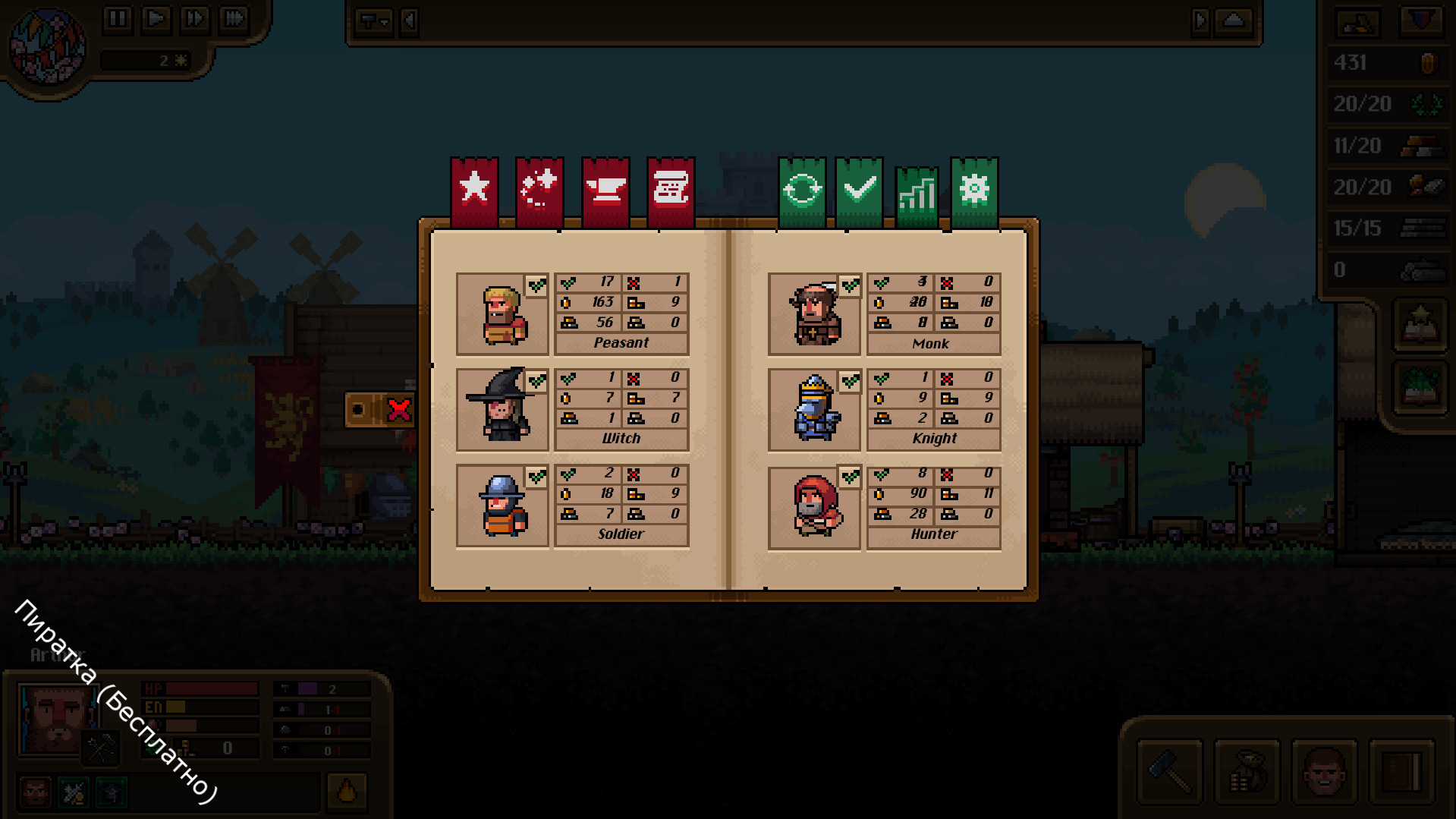Viewport: 1456px width, 819px height.
Task: Toggle the Monk portrait checkmark
Action: 850,286
